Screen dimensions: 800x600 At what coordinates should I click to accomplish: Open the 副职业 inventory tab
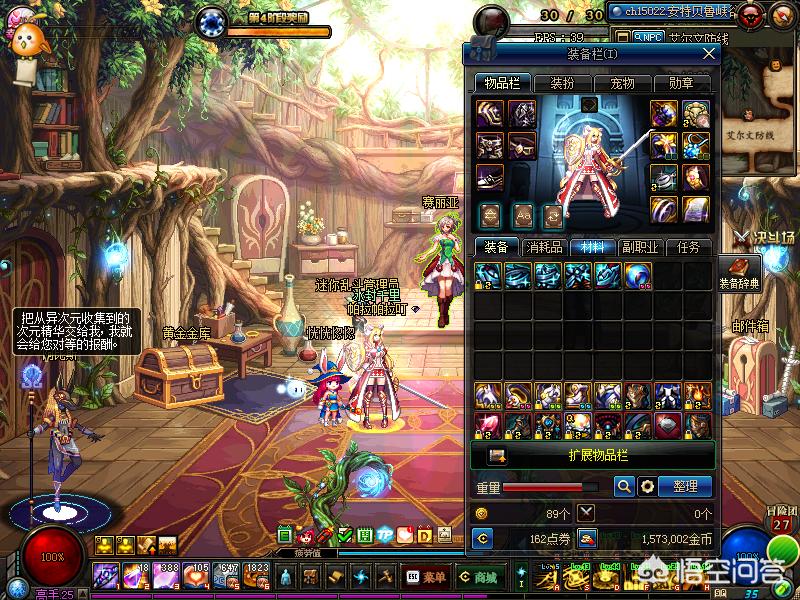(639, 247)
